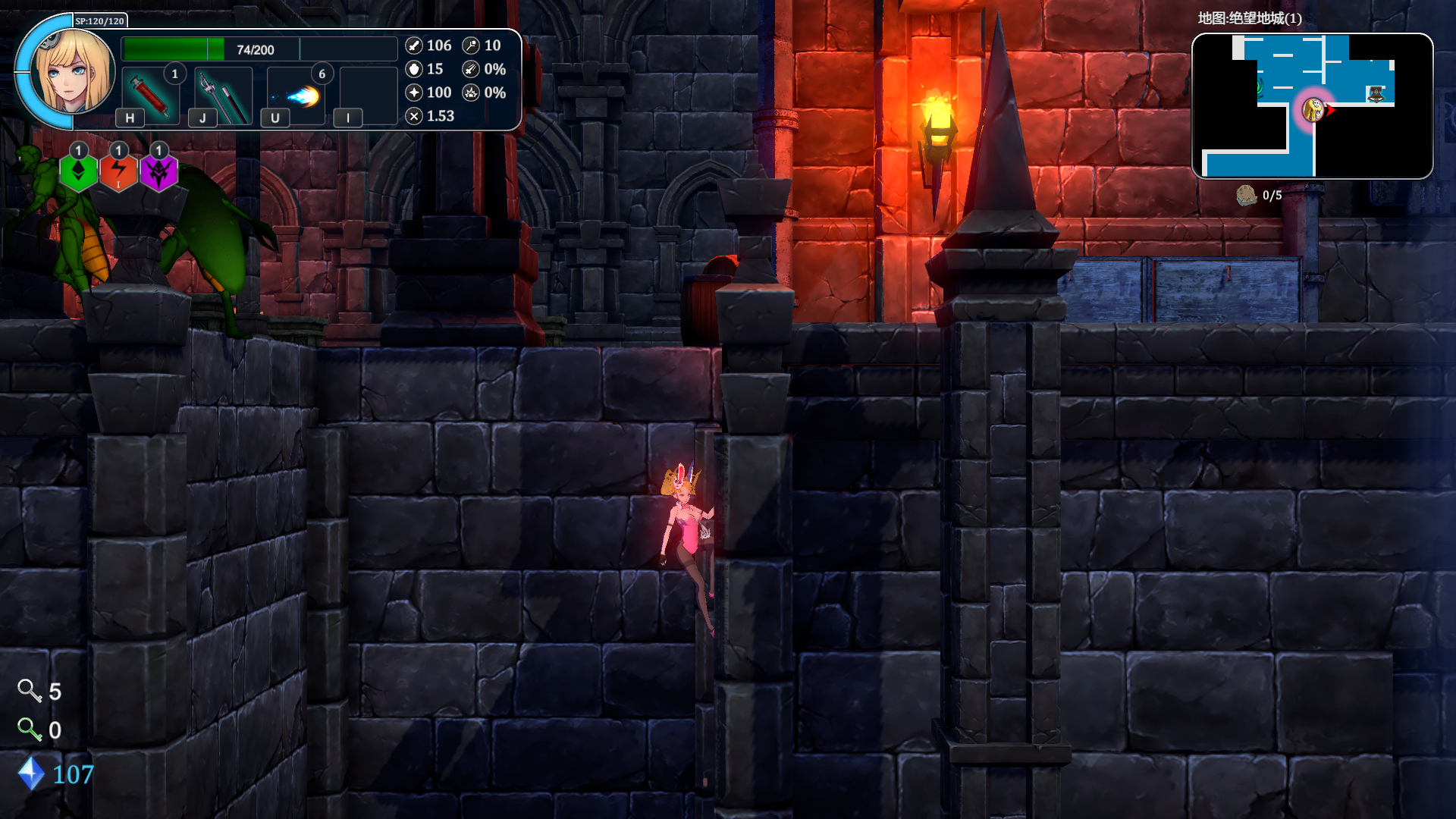This screenshot has width=1456, height=819.
Task: Click the player marker on the minimap
Action: pos(1313,110)
